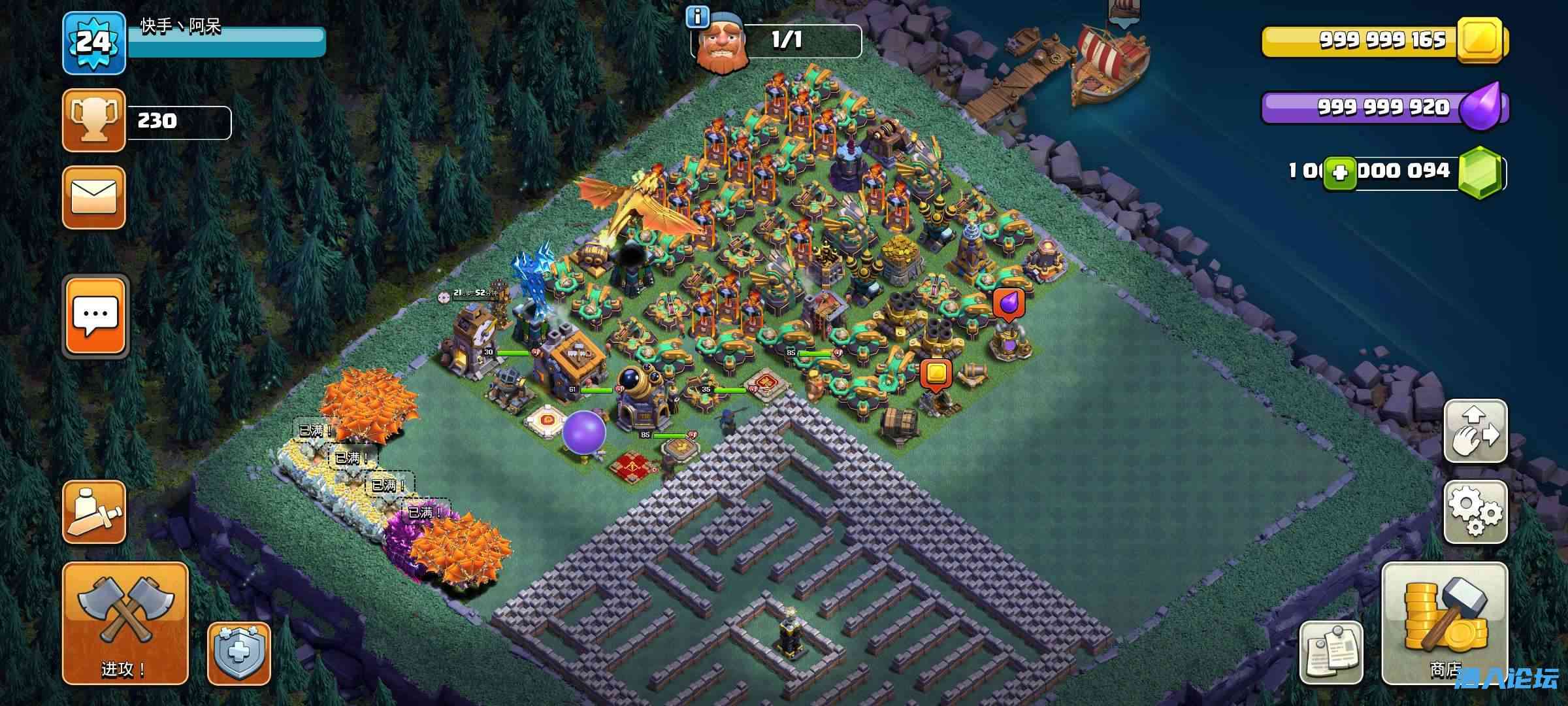Viewport: 1568px width, 706px height.
Task: Open the army sword and elixir button
Action: point(94,512)
